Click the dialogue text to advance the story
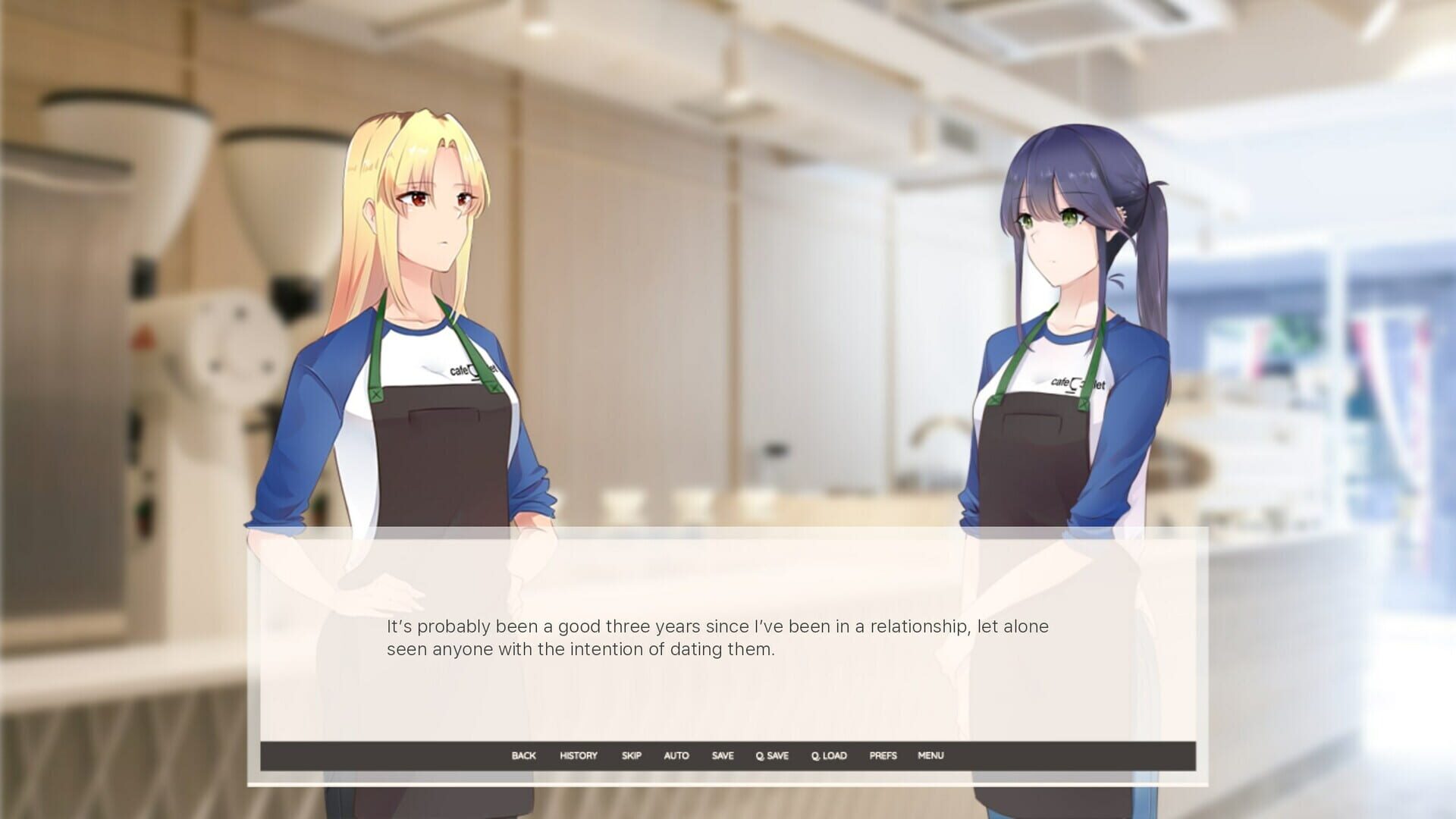This screenshot has height=819, width=1456. 718,638
